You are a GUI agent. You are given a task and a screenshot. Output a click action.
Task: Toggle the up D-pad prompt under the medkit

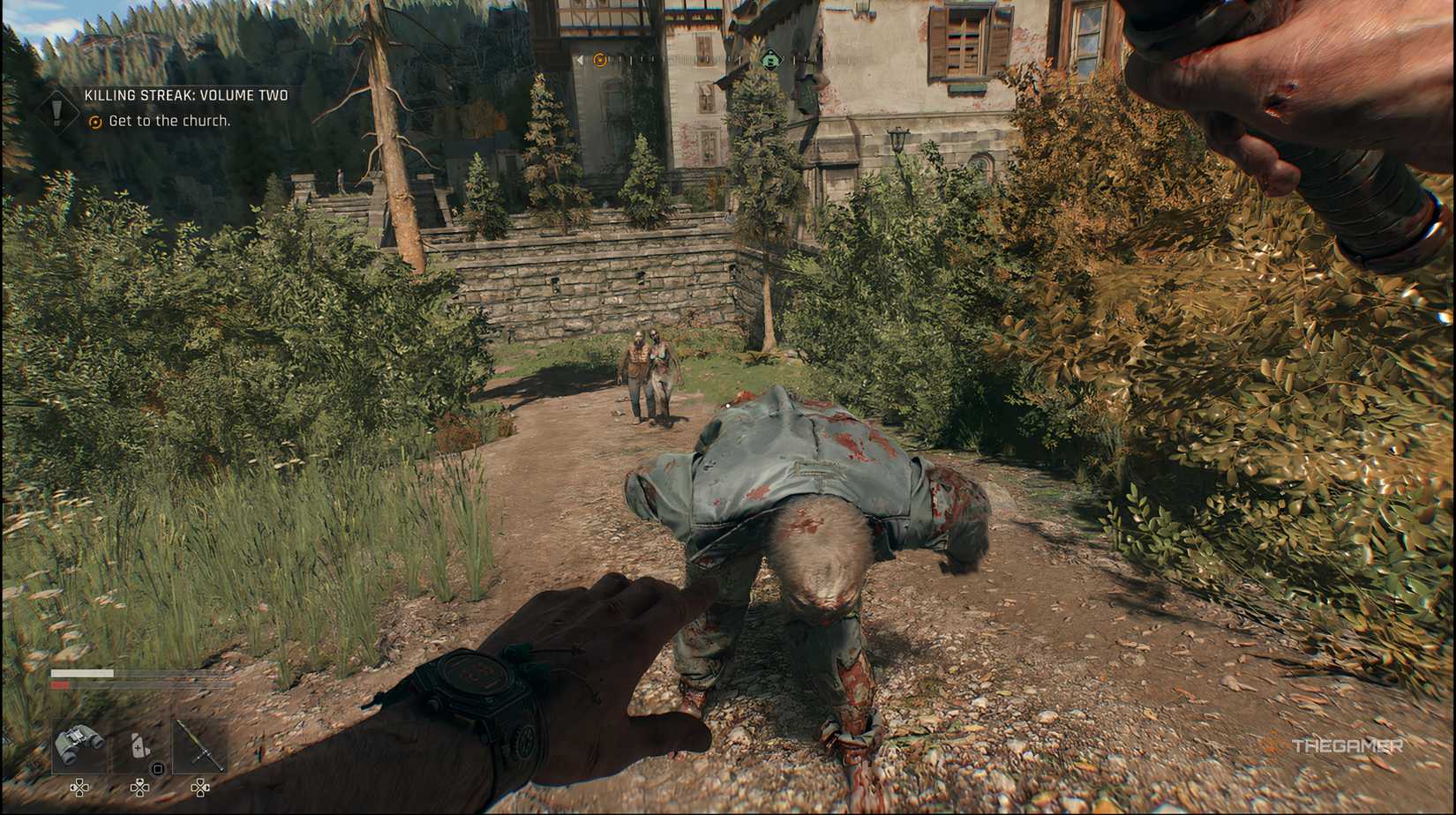[139, 782]
